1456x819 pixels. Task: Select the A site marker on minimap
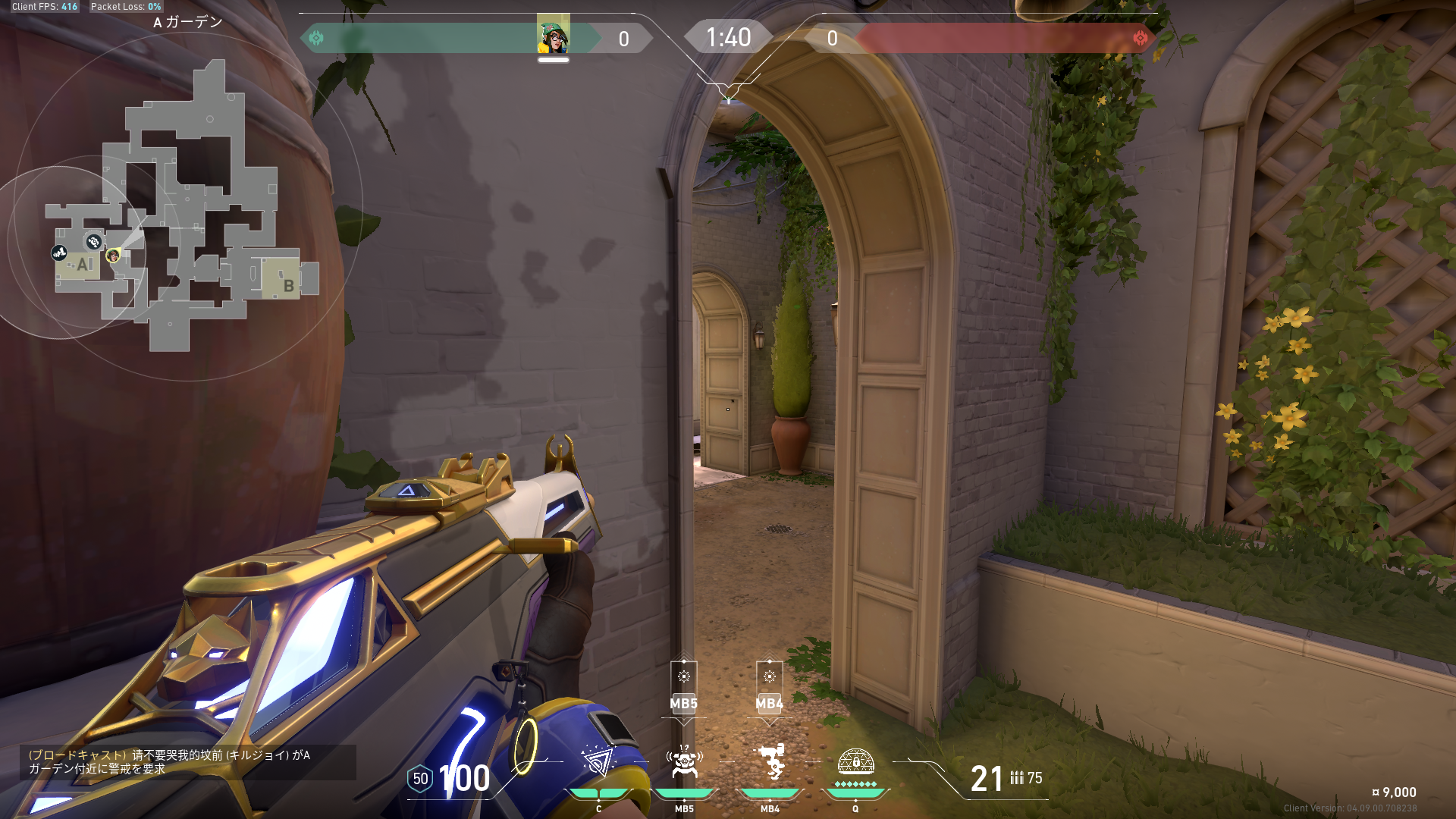pyautogui.click(x=83, y=265)
